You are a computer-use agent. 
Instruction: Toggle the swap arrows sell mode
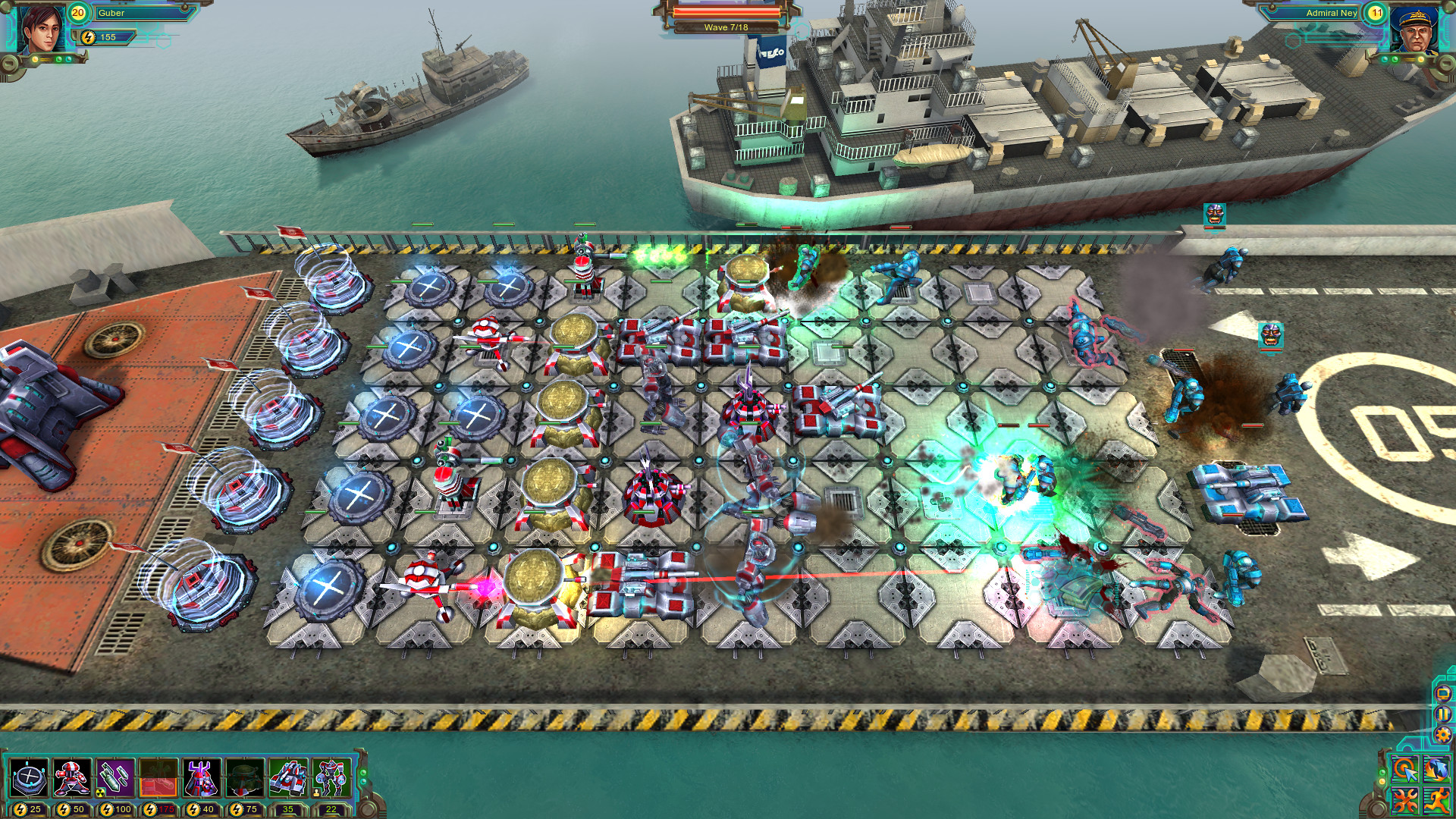pos(1438,768)
